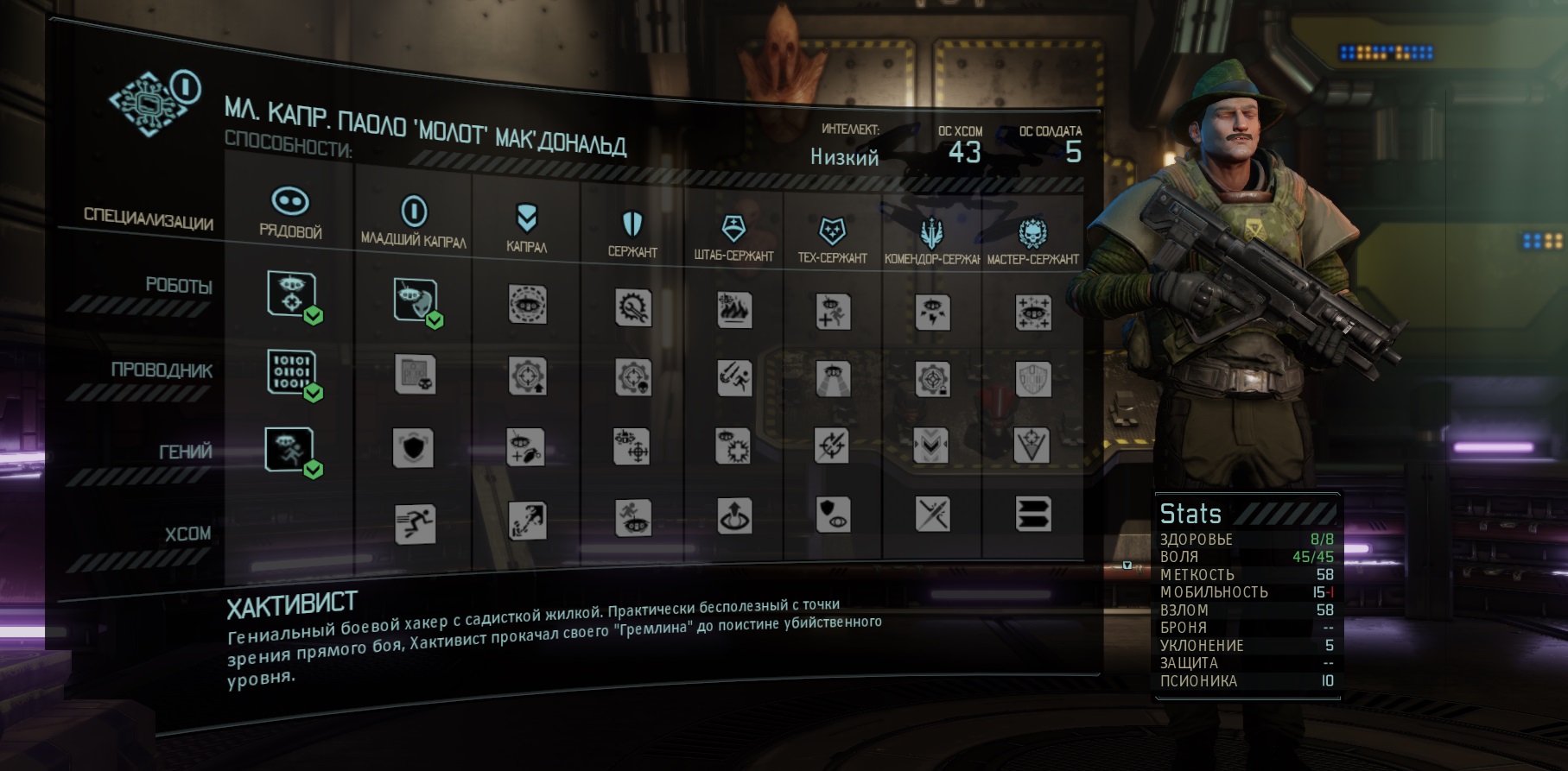
Task: Choose the sprinting runner ability
Action: pyautogui.click(x=416, y=523)
